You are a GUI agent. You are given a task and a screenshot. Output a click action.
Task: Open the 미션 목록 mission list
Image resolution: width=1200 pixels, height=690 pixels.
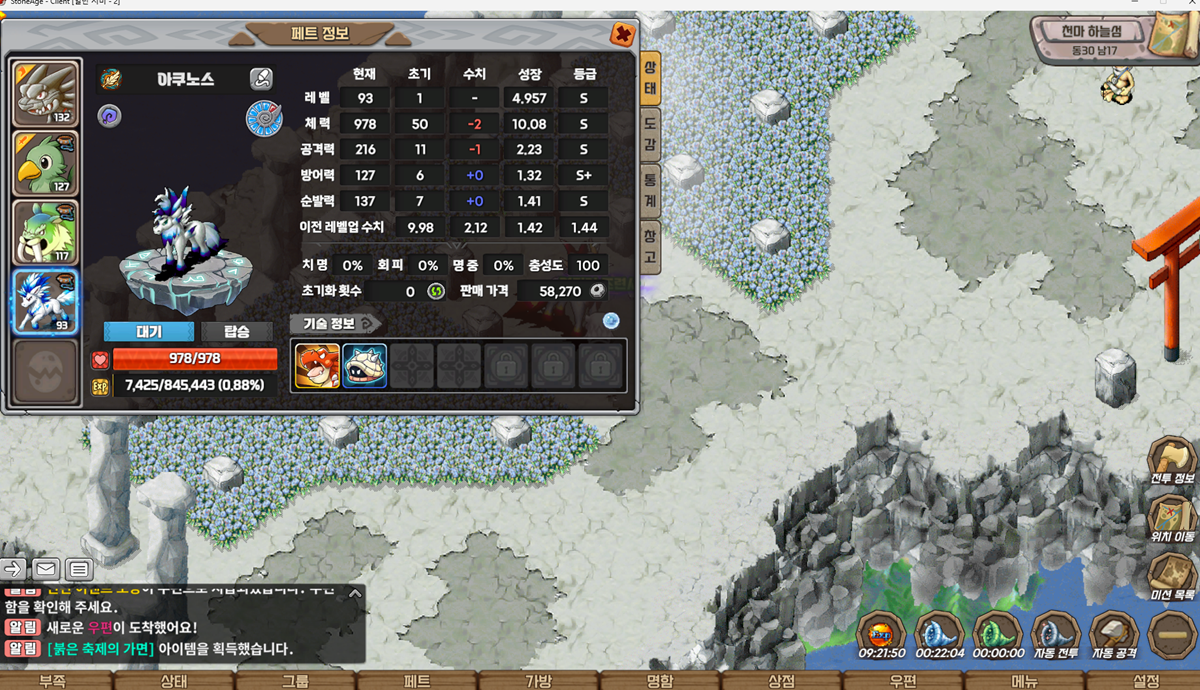pyautogui.click(x=1172, y=578)
